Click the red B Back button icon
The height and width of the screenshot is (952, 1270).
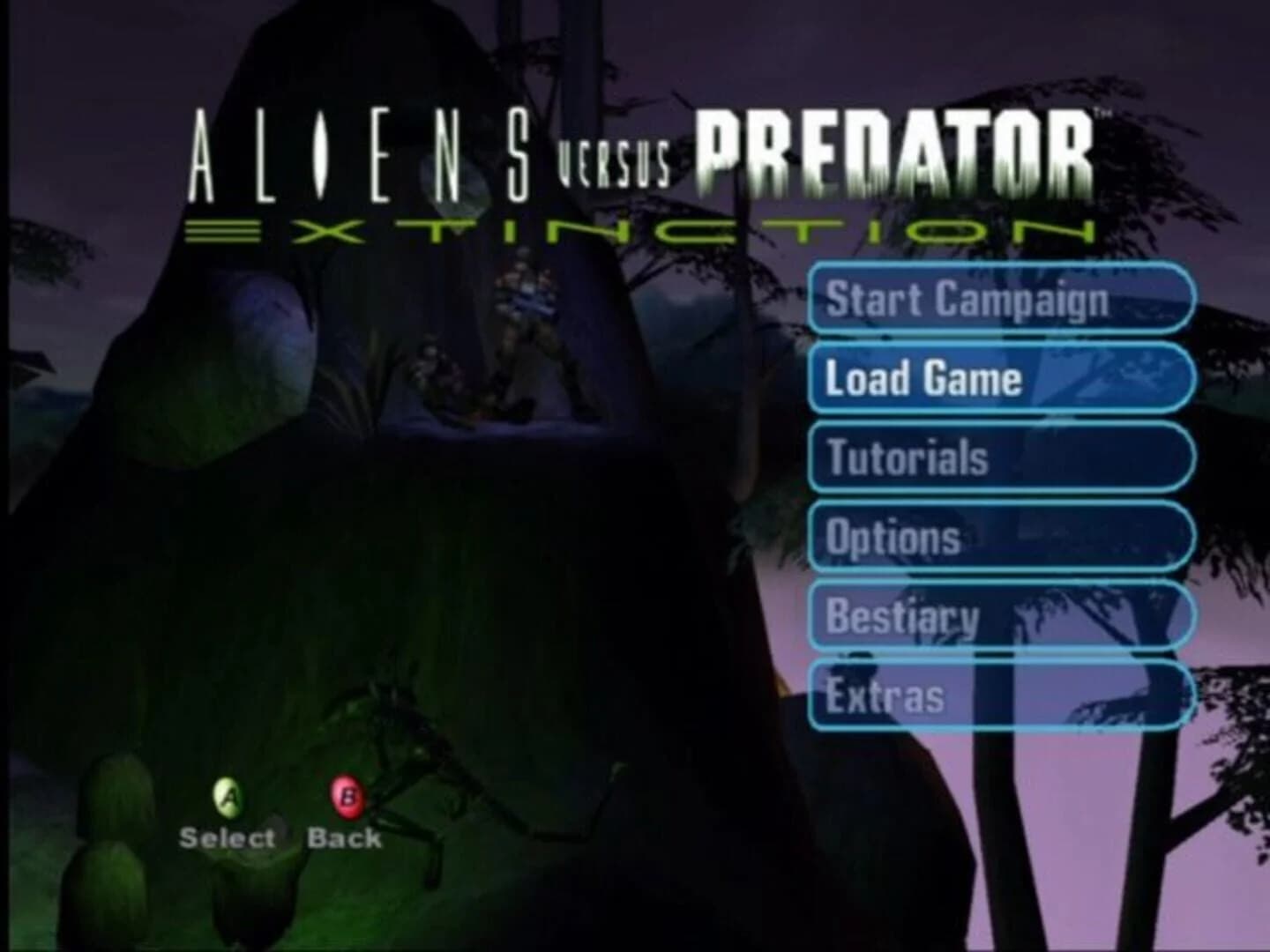point(347,799)
